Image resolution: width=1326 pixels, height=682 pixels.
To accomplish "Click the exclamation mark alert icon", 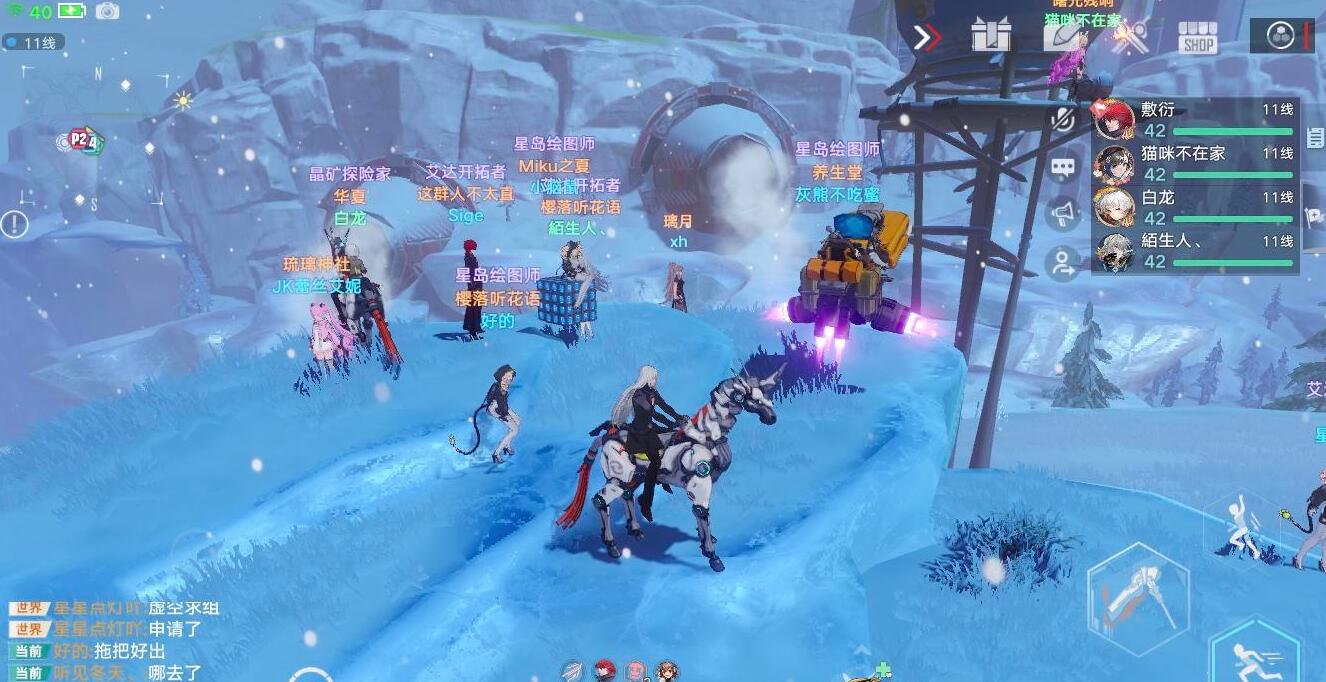I will pos(14,224).
